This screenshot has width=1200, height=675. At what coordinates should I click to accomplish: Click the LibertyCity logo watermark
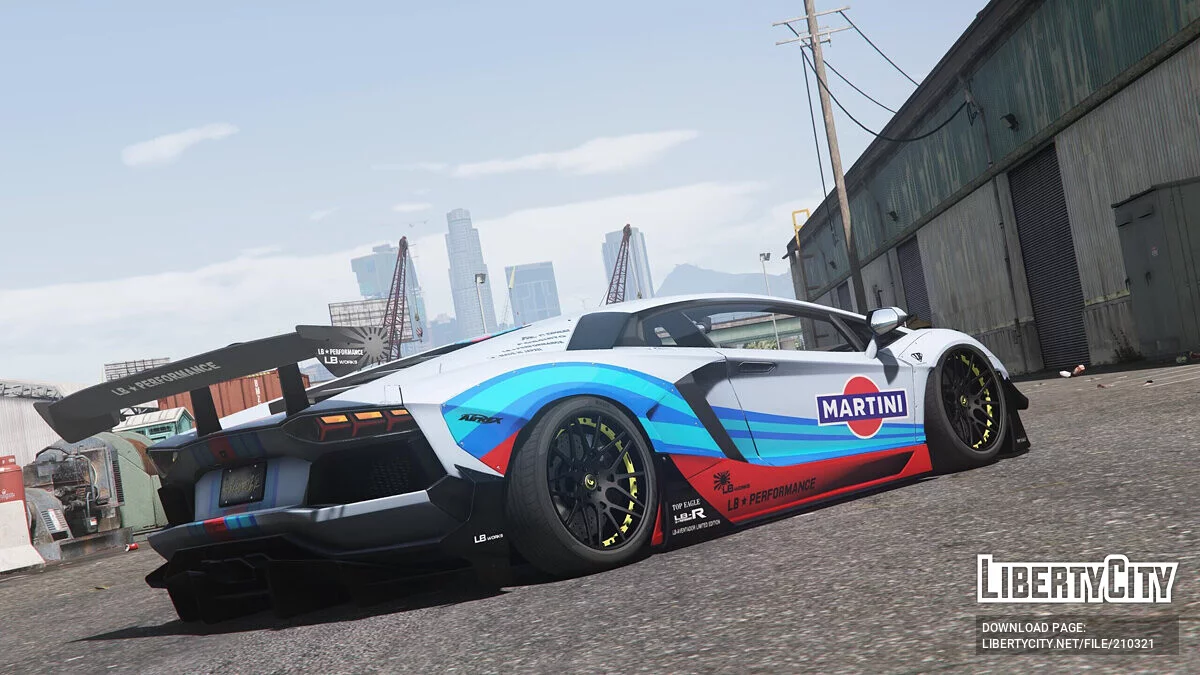tap(1076, 579)
